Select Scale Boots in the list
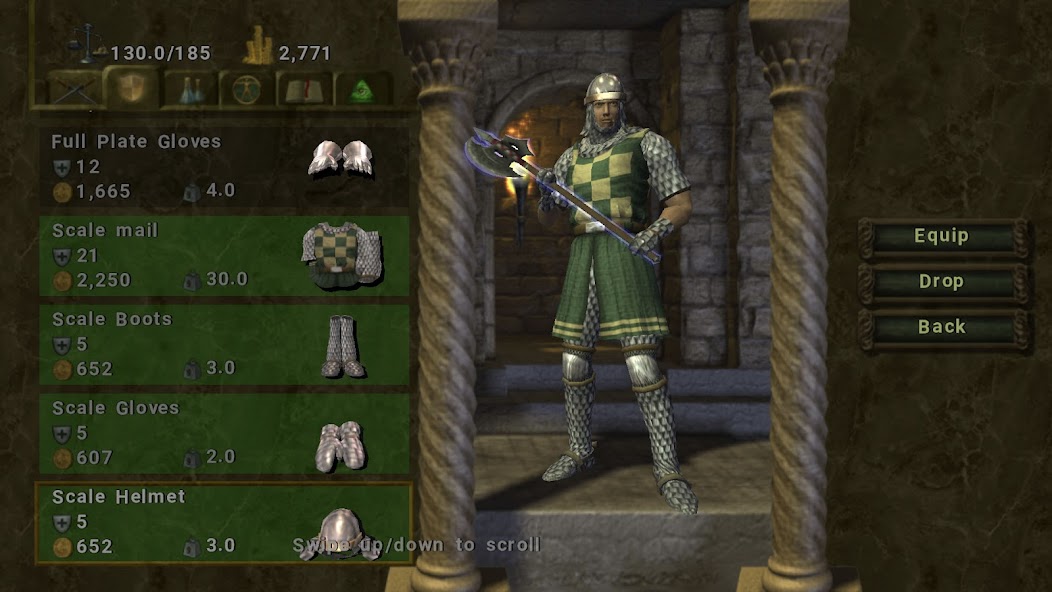This screenshot has height=592, width=1052. 224,344
